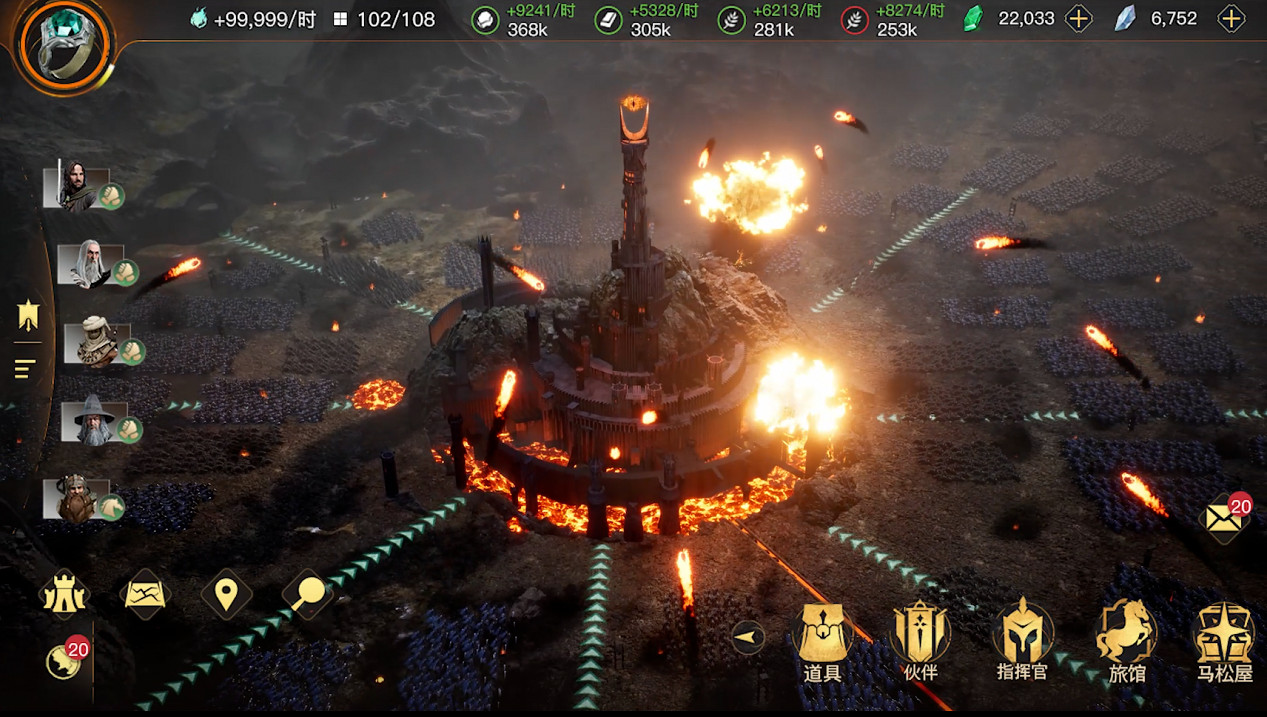Open the gold banner bookmark
This screenshot has width=1267, height=717.
pos(27,318)
